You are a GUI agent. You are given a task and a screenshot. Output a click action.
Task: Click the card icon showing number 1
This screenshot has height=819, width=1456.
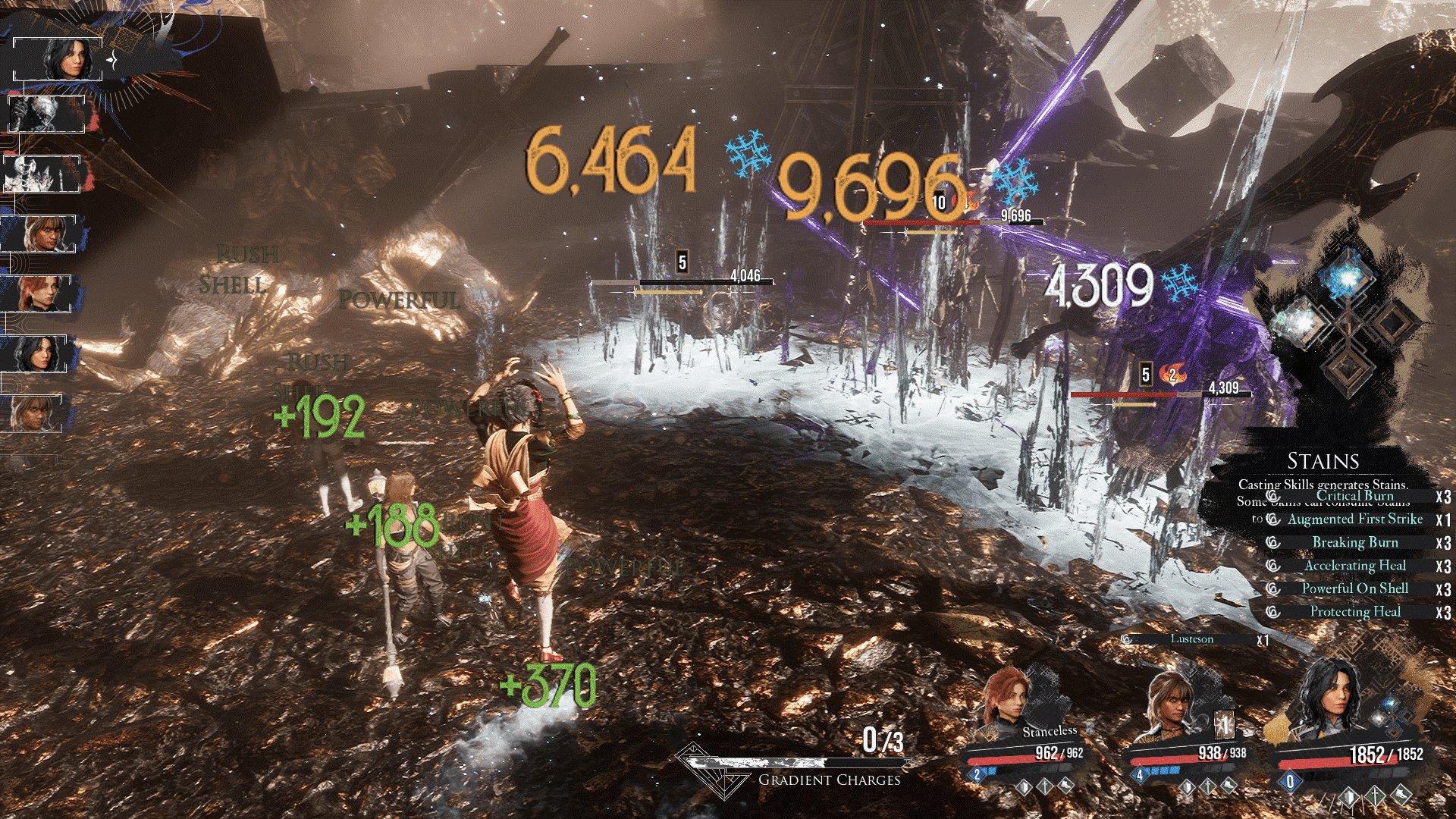(x=1223, y=726)
